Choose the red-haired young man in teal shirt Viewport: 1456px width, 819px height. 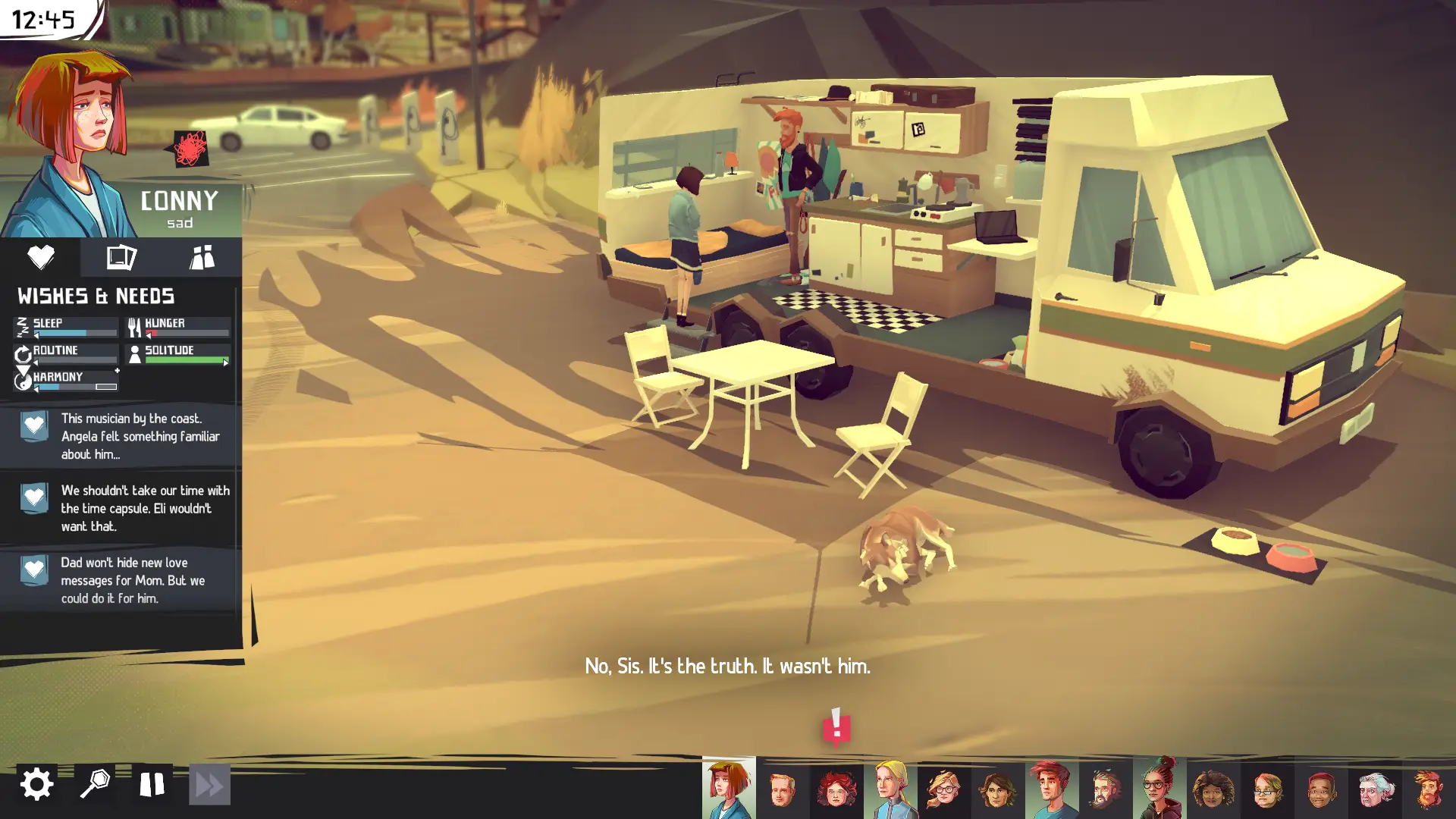1052,789
